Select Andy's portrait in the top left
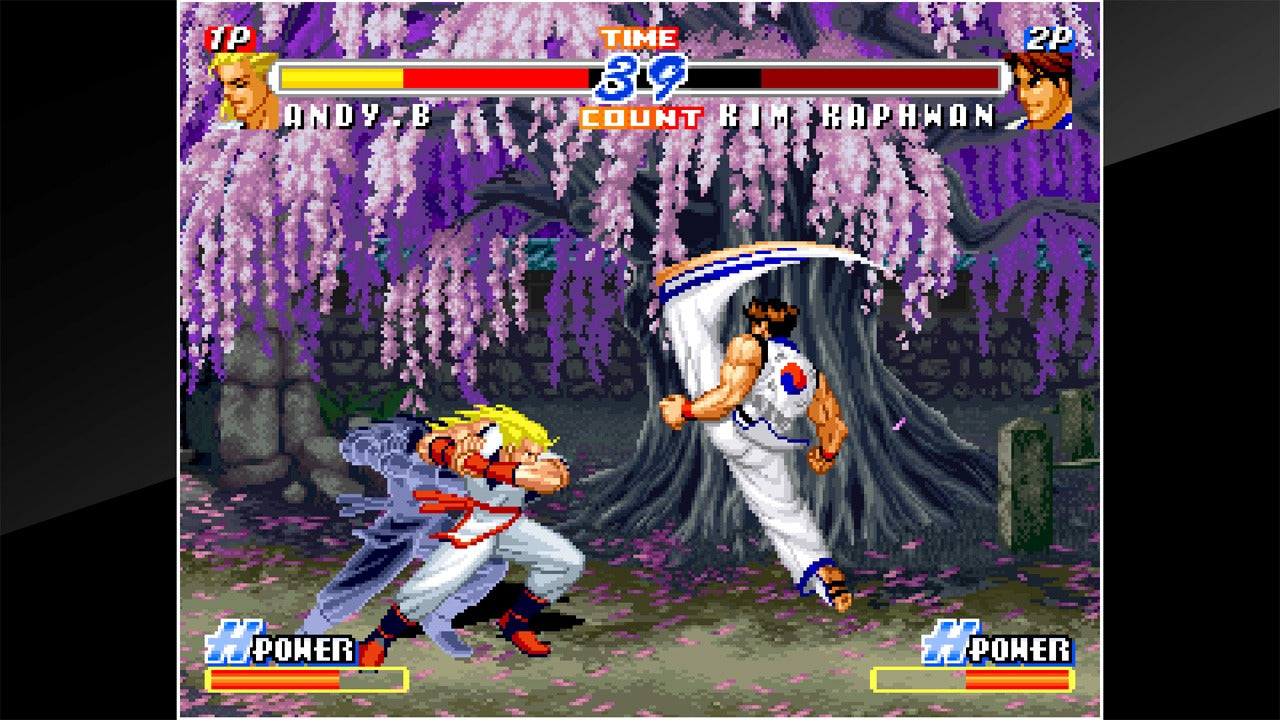The height and width of the screenshot is (720, 1280). (236, 85)
